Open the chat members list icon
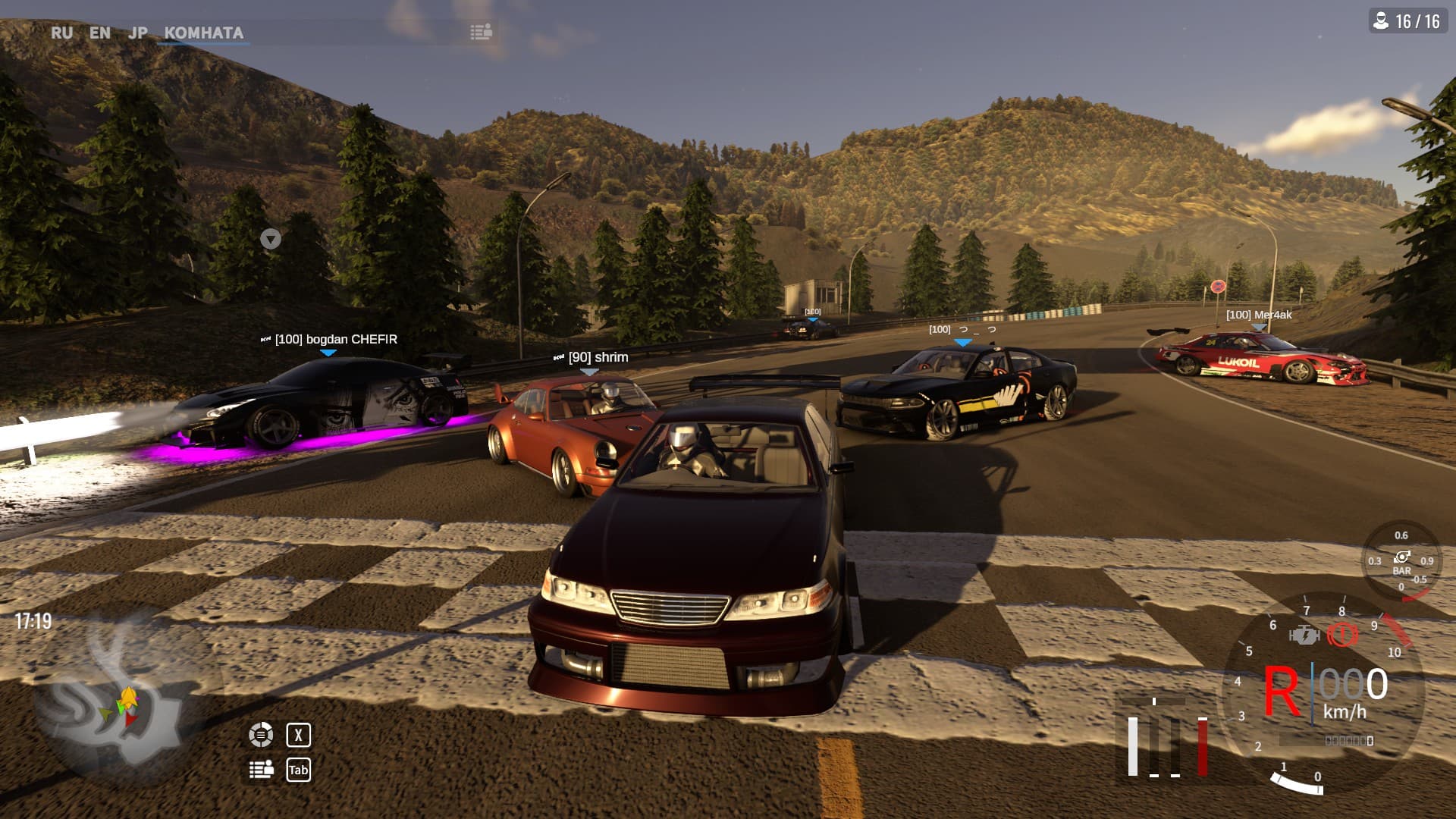The height and width of the screenshot is (819, 1456). pos(481,32)
